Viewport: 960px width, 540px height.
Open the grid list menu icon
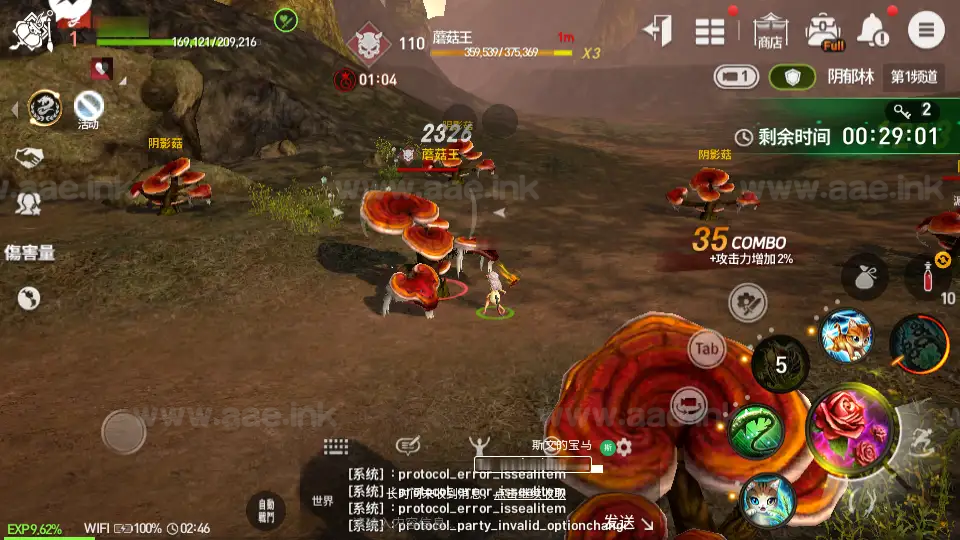pyautogui.click(x=710, y=31)
